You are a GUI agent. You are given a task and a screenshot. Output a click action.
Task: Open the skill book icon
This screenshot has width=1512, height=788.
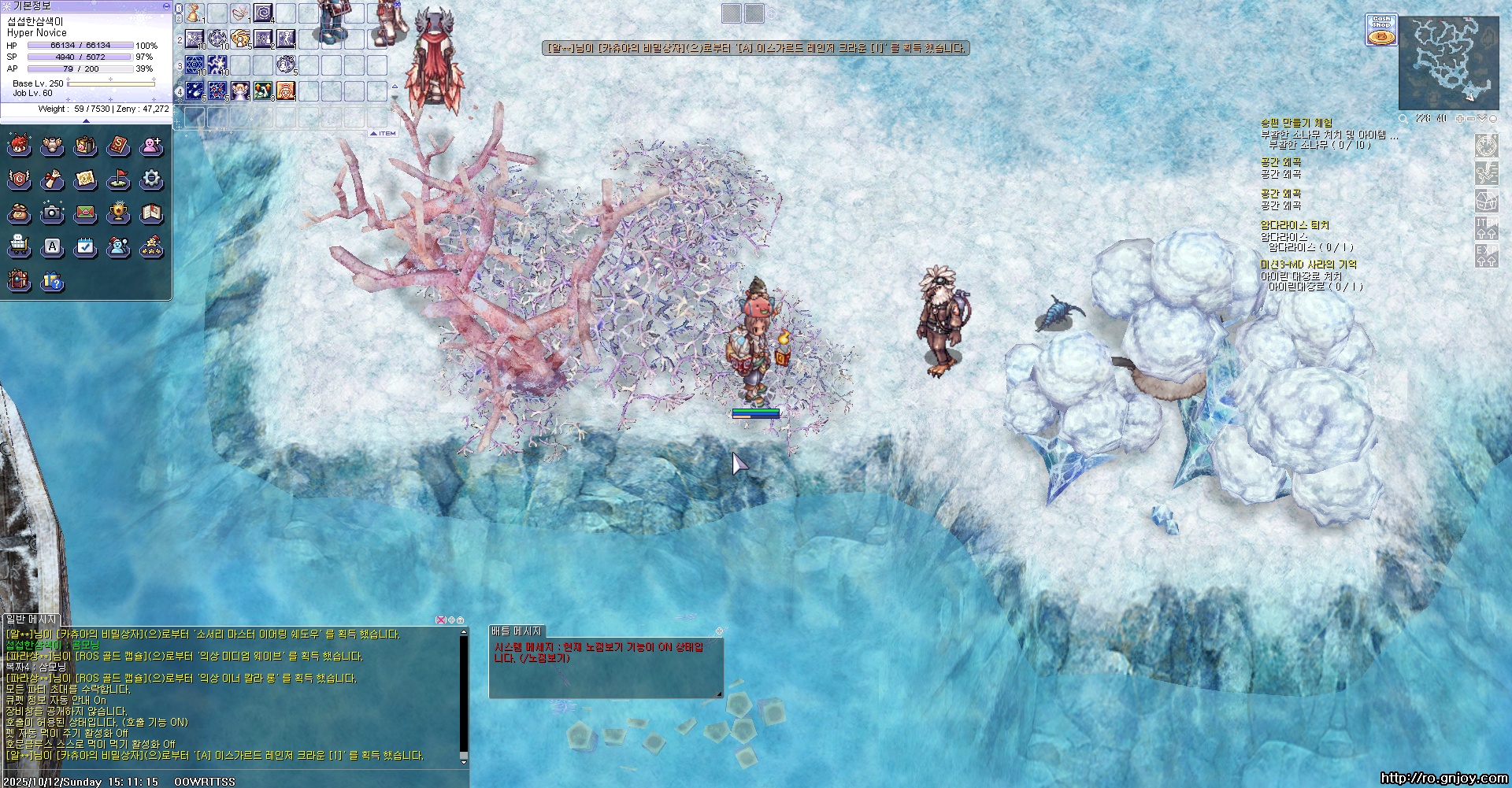coord(118,146)
